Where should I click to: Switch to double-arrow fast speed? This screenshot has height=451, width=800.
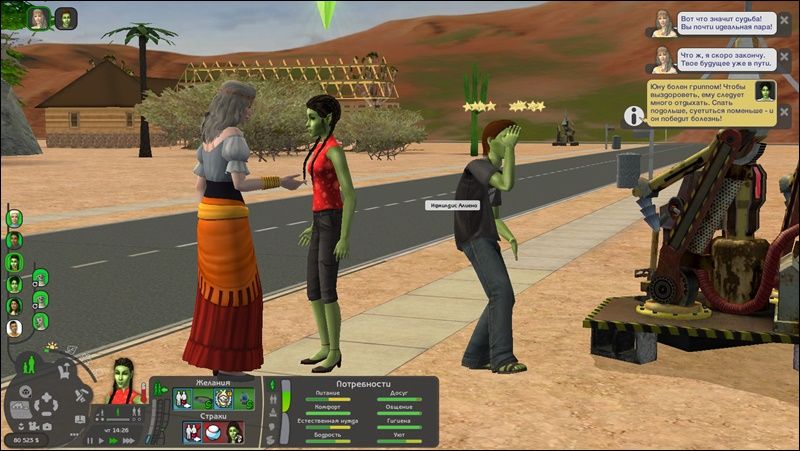113,440
